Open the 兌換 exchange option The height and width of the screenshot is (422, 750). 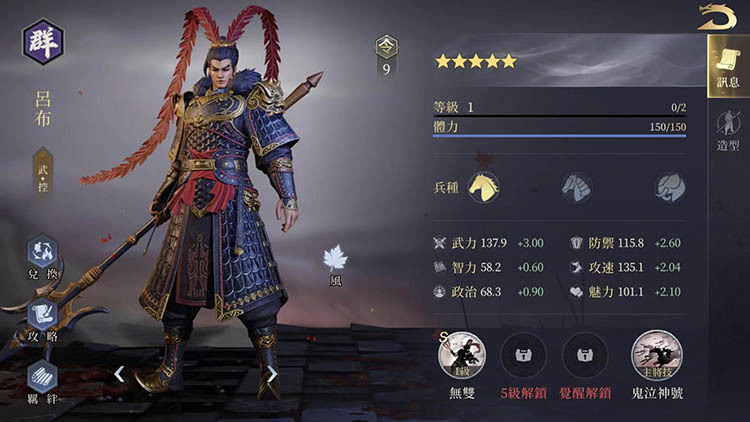click(x=42, y=256)
